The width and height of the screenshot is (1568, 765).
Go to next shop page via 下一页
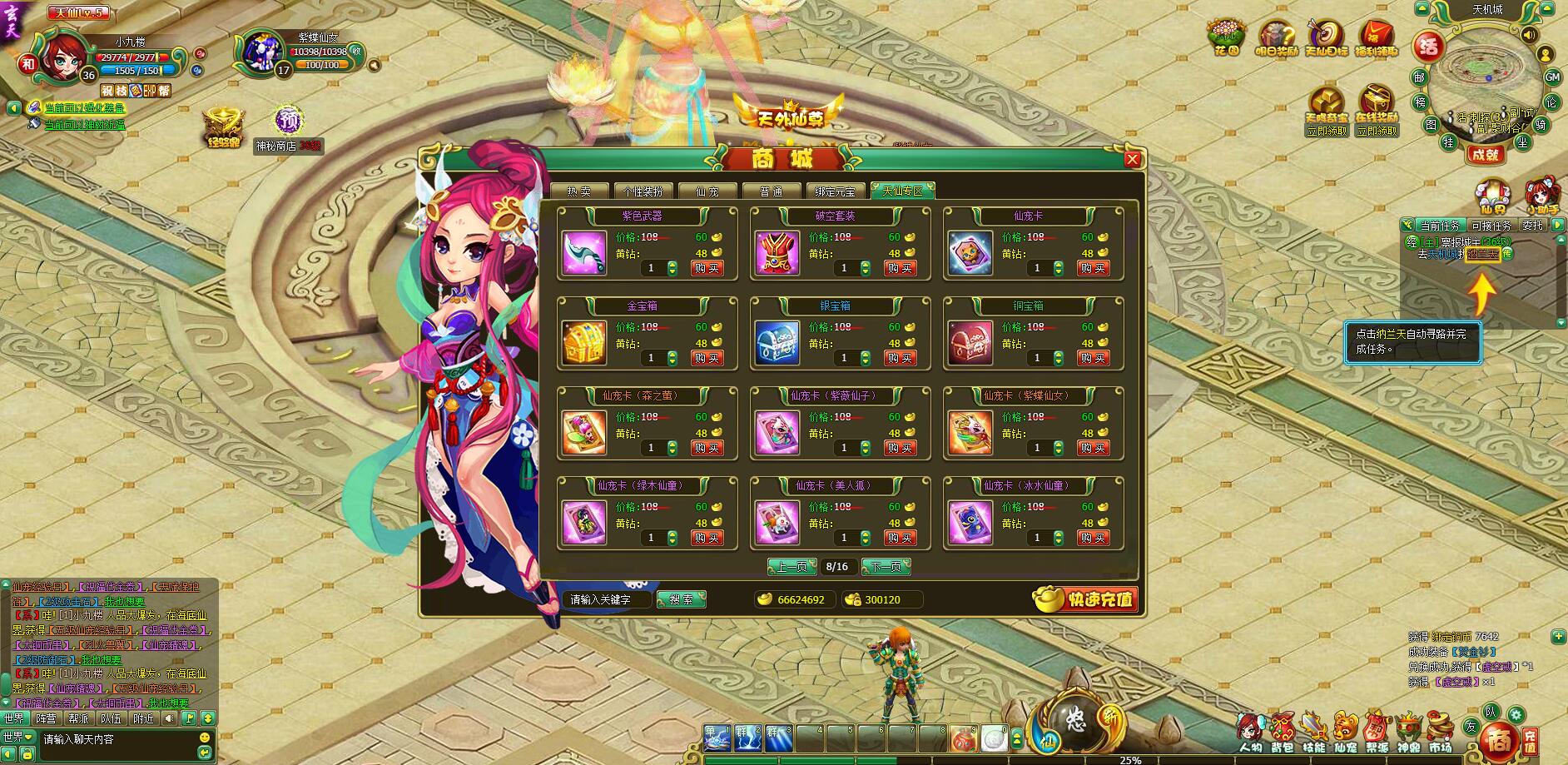point(885,567)
